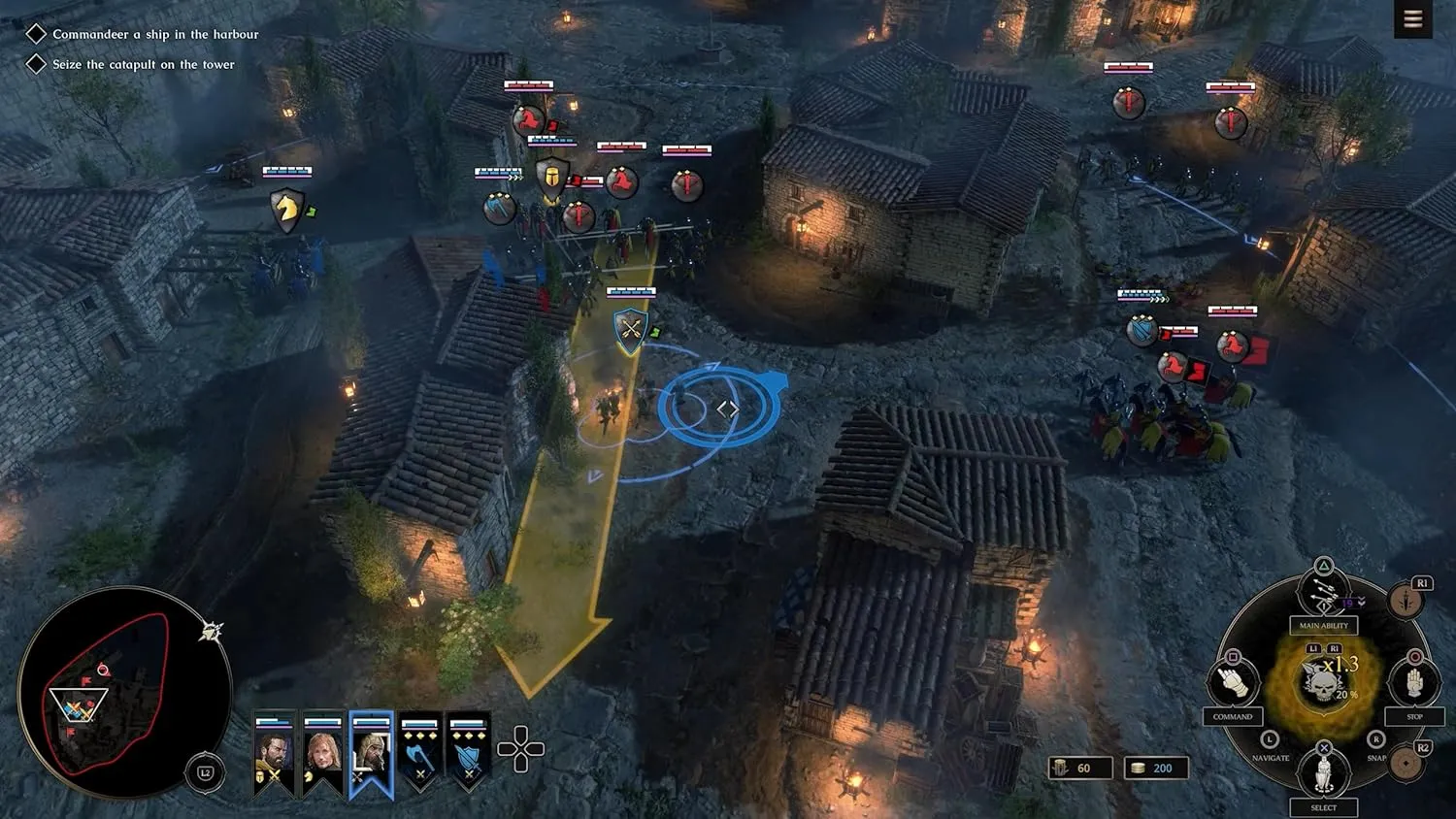Click the Command gauntlet icon
Image resolution: width=1456 pixels, height=819 pixels.
1233,681
